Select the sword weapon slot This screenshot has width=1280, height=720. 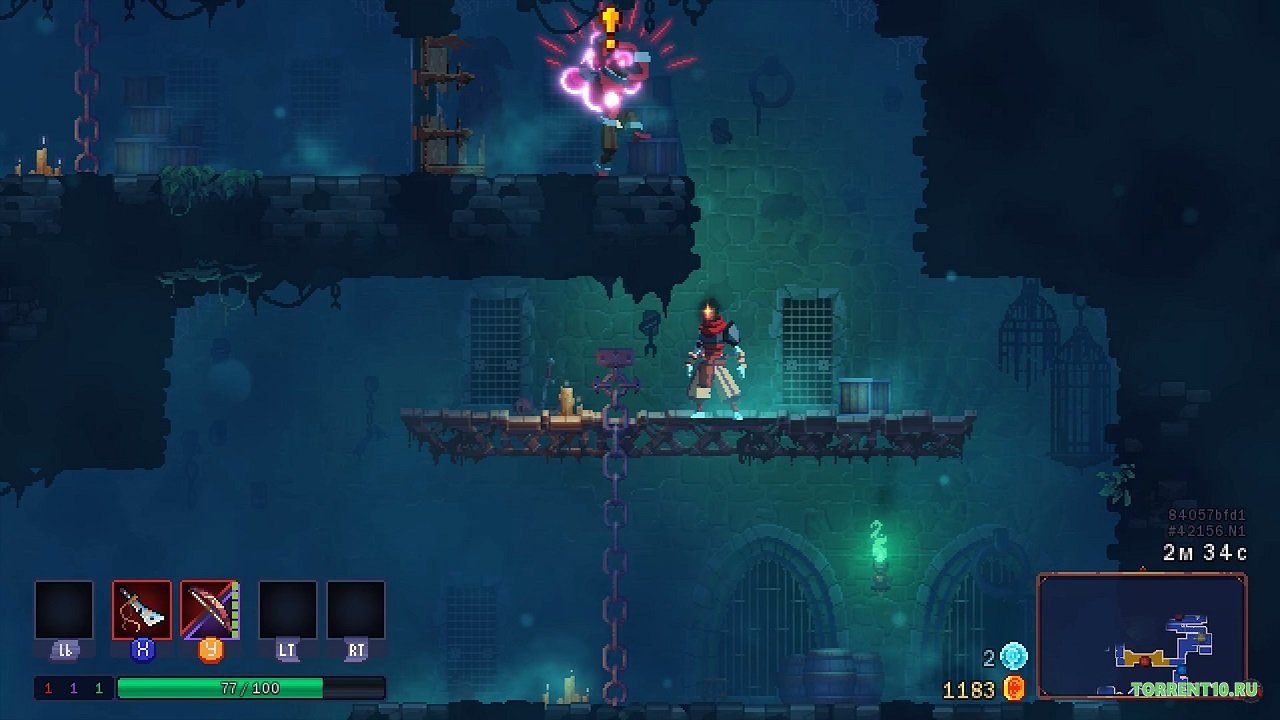pos(141,610)
